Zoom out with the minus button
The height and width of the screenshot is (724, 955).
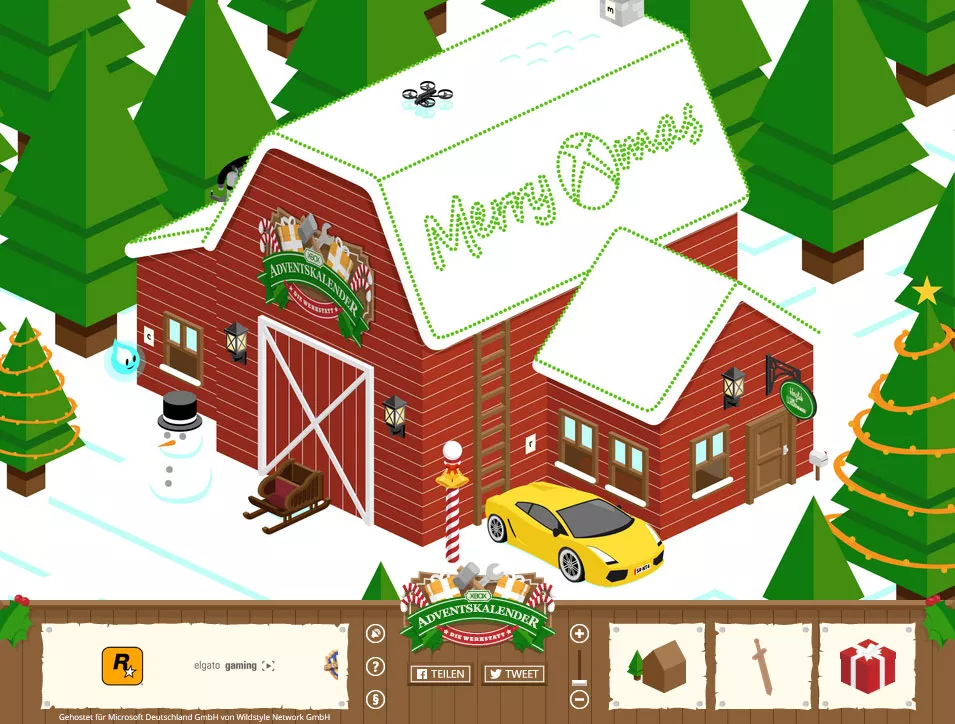(x=580, y=699)
